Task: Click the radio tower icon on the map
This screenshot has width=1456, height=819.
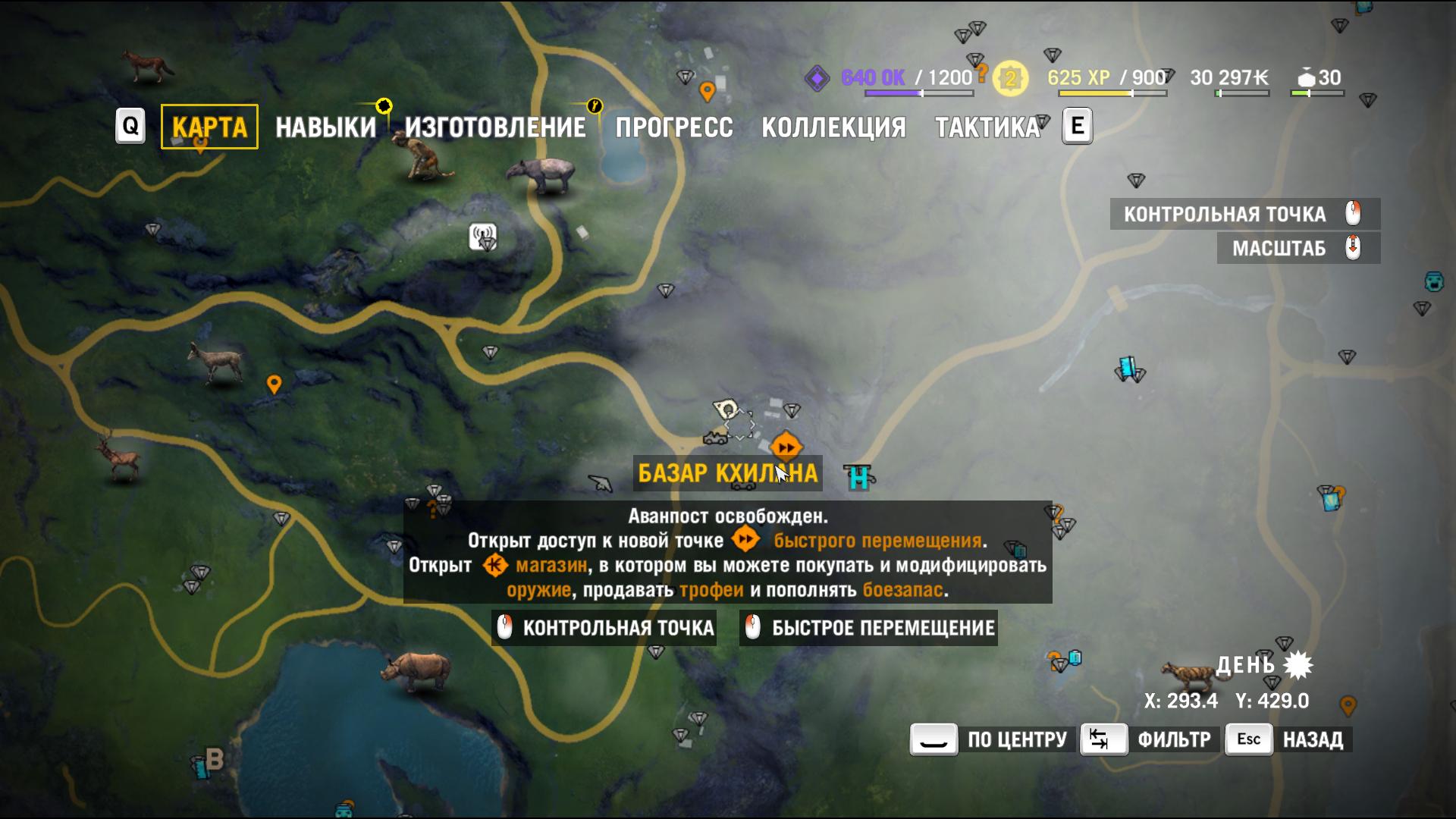Action: click(x=483, y=237)
